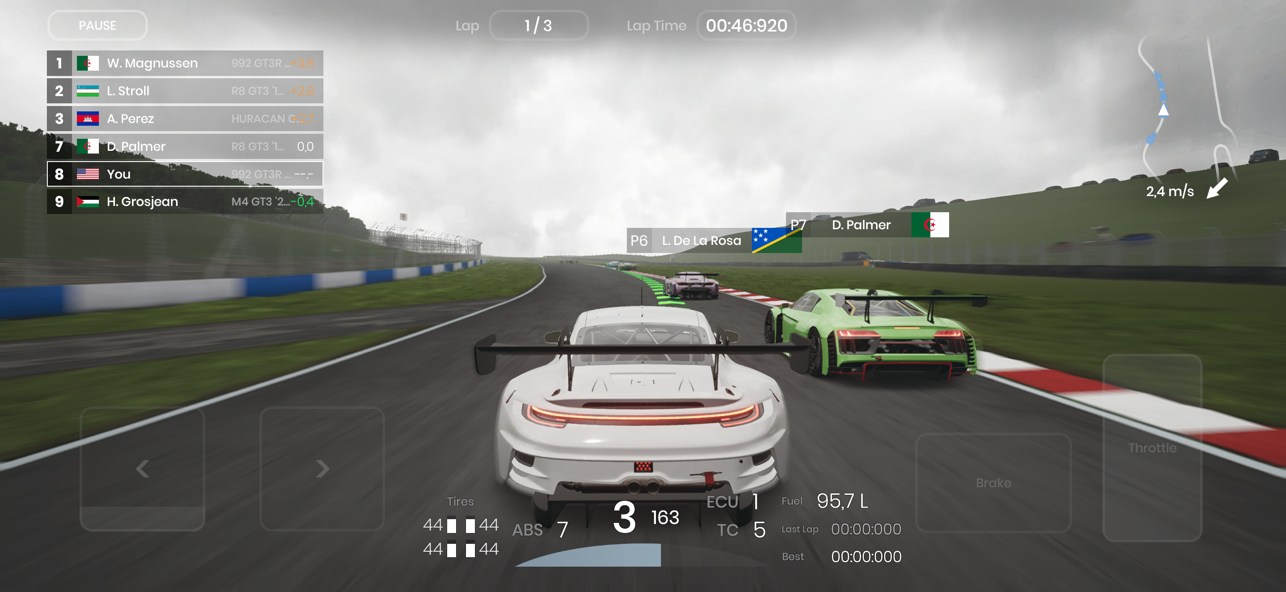The height and width of the screenshot is (592, 1286).
Task: Hold the Throttle pedal control
Action: [x=1152, y=448]
